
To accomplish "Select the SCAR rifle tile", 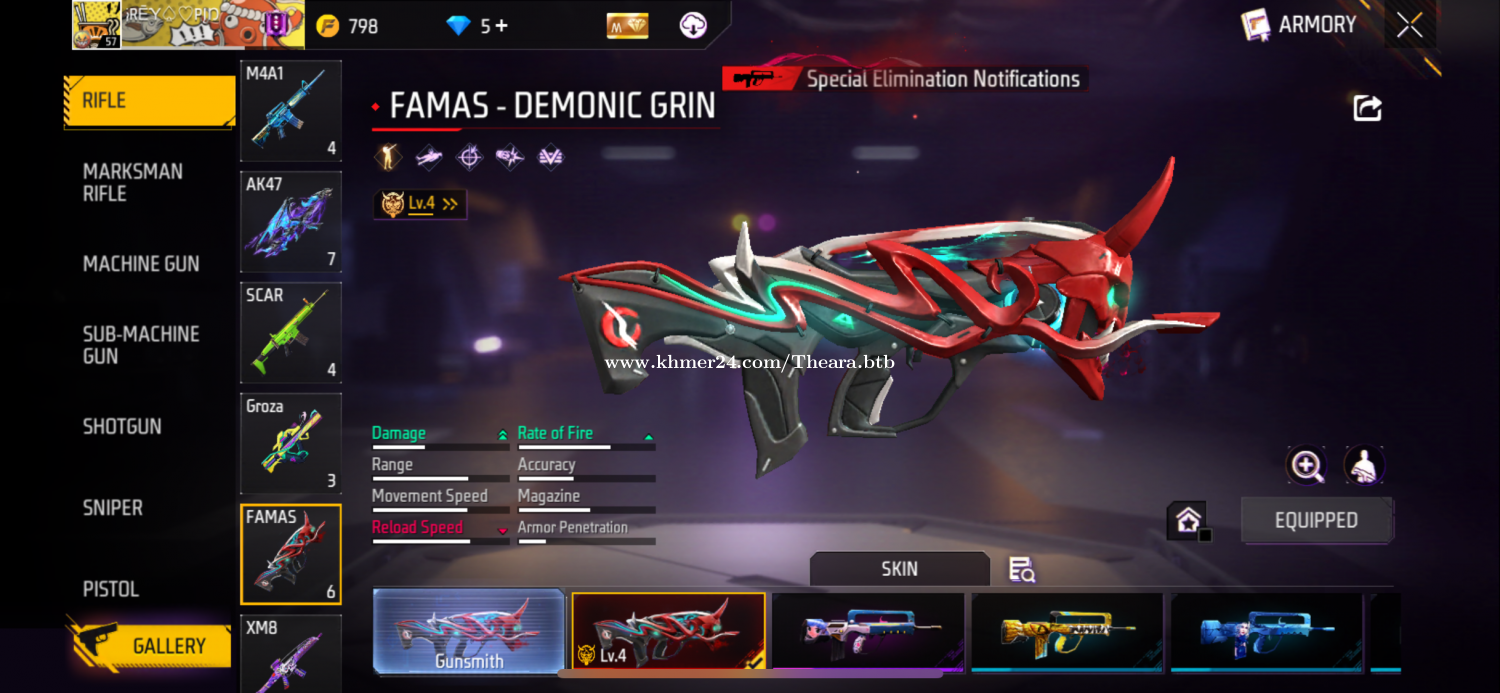I will click(291, 333).
